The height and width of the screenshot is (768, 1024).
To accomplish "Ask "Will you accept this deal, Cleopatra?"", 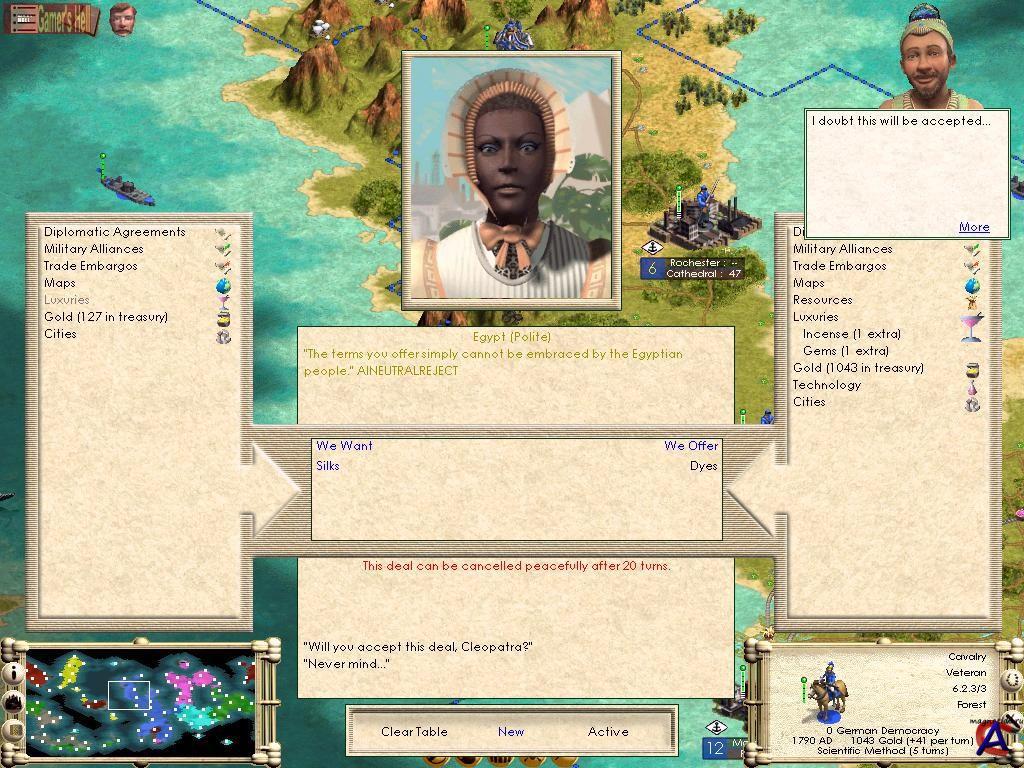I will (x=417, y=647).
